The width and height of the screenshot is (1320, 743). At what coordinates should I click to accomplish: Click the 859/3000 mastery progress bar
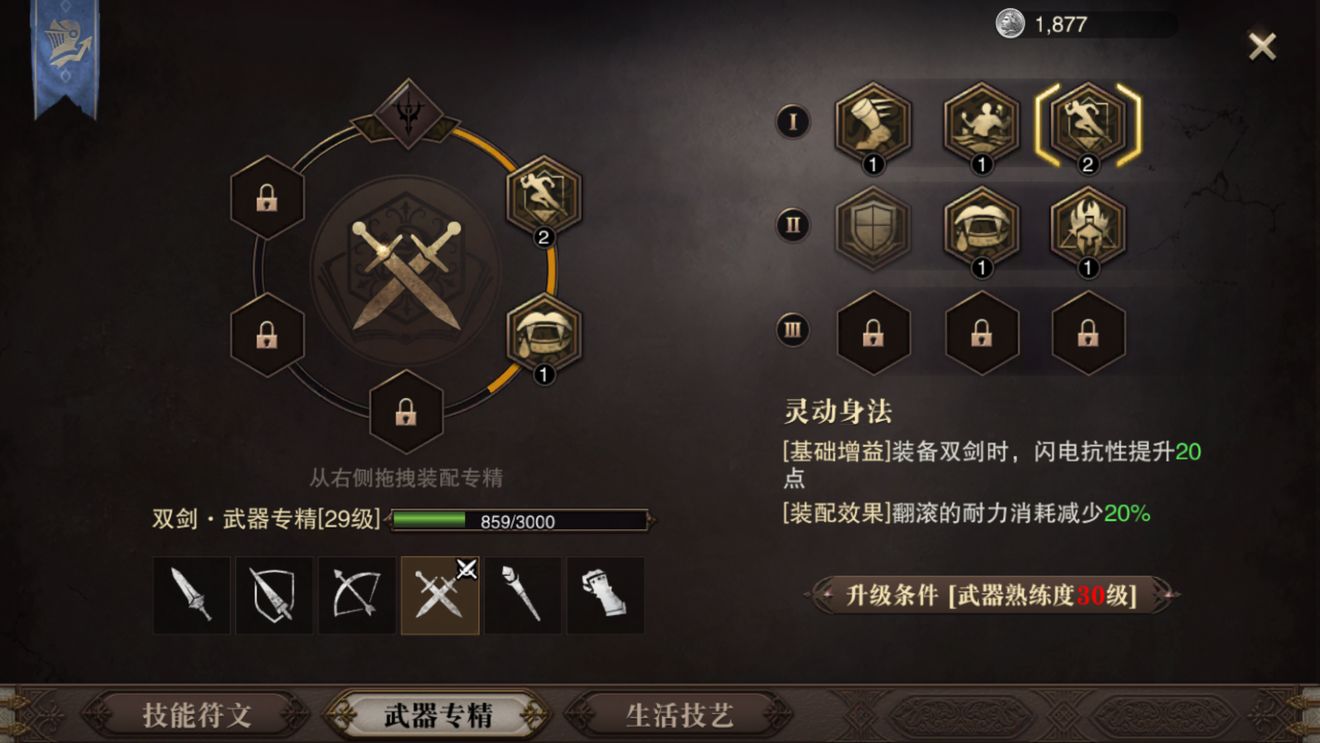(x=520, y=519)
